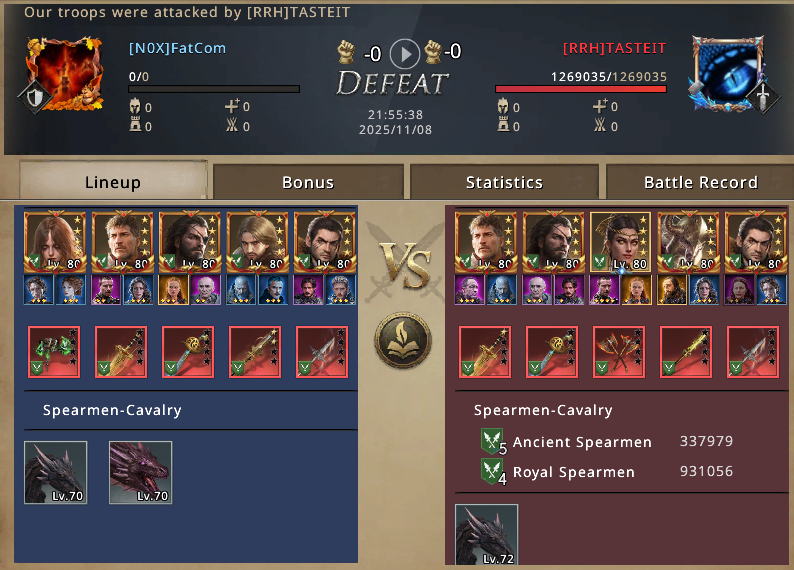Select the Lineup tab
The height and width of the screenshot is (570, 794).
[x=113, y=182]
